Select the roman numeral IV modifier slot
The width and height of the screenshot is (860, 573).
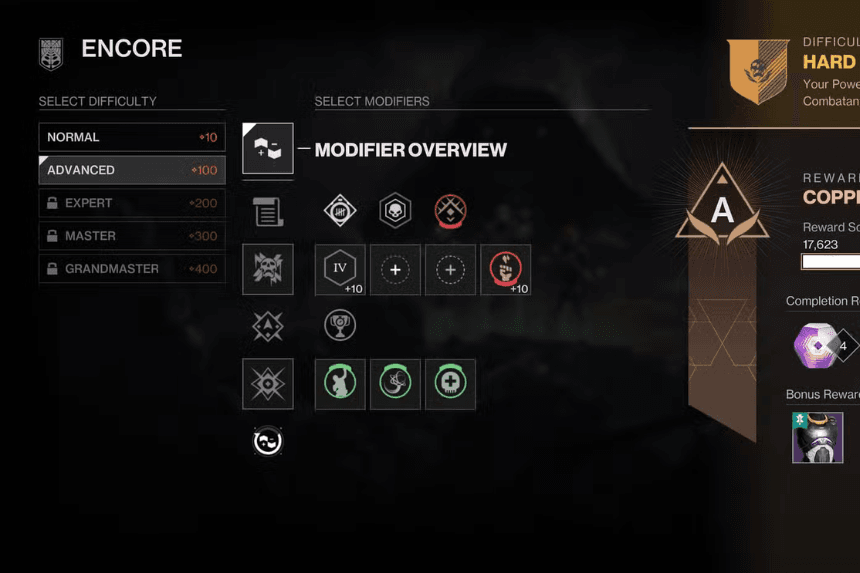coord(340,269)
